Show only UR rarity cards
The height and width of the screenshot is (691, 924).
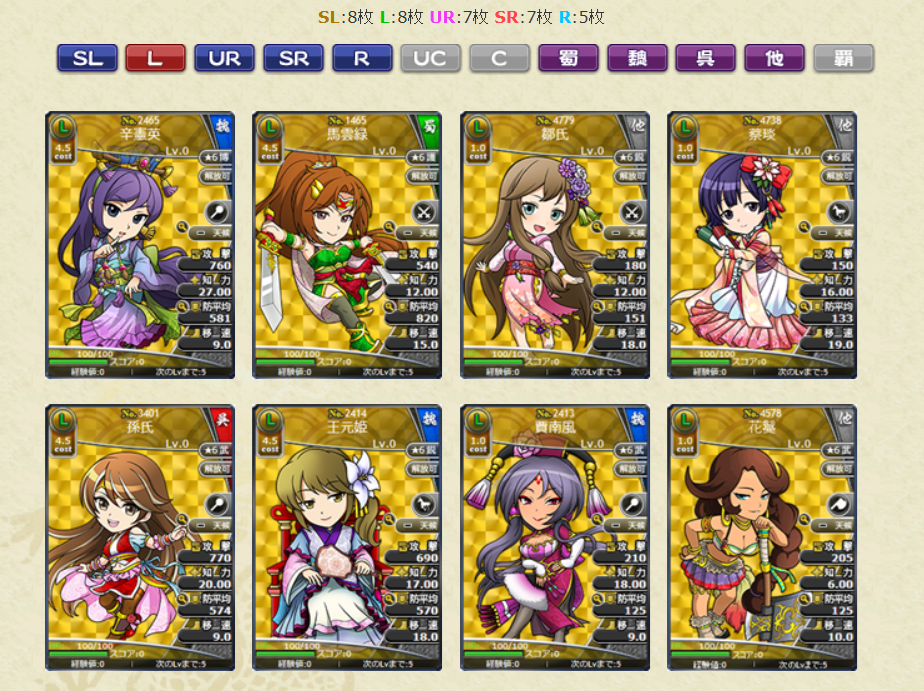pyautogui.click(x=224, y=58)
